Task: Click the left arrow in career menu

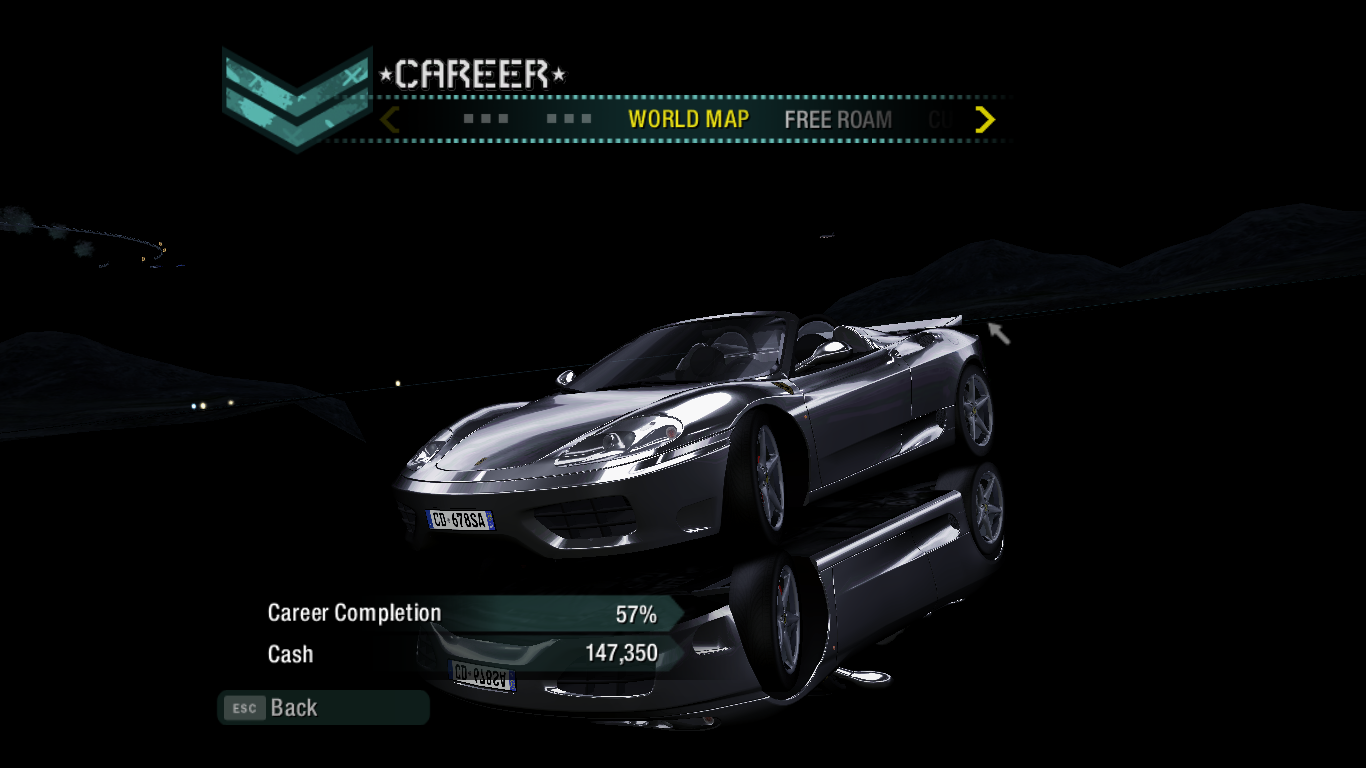Action: 390,120
